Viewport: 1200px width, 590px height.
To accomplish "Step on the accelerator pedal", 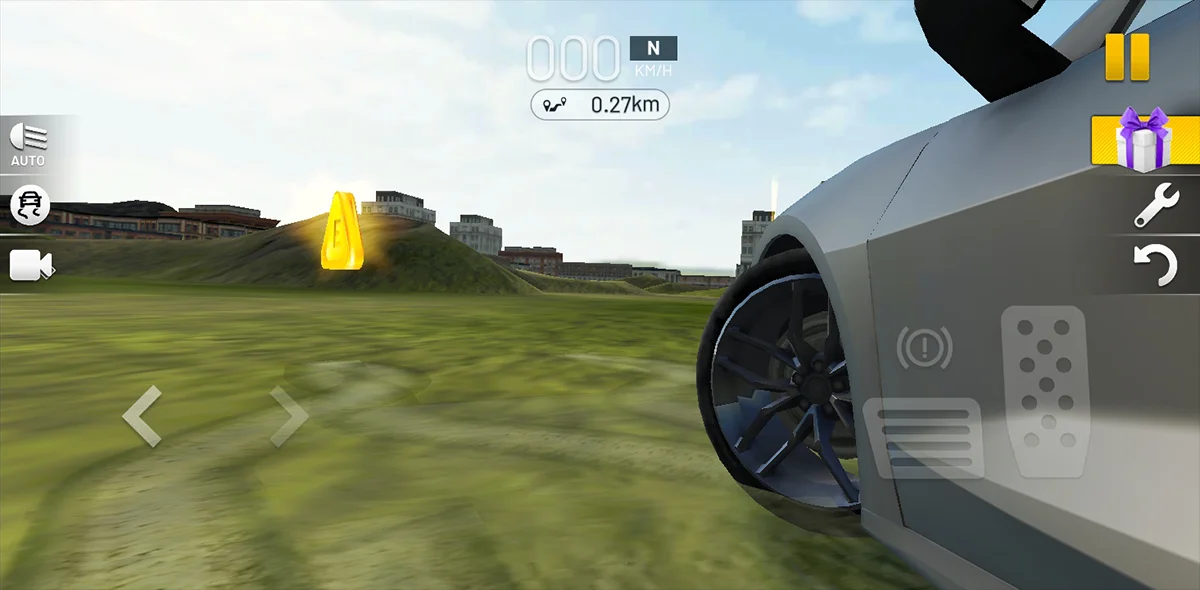I will (1043, 390).
